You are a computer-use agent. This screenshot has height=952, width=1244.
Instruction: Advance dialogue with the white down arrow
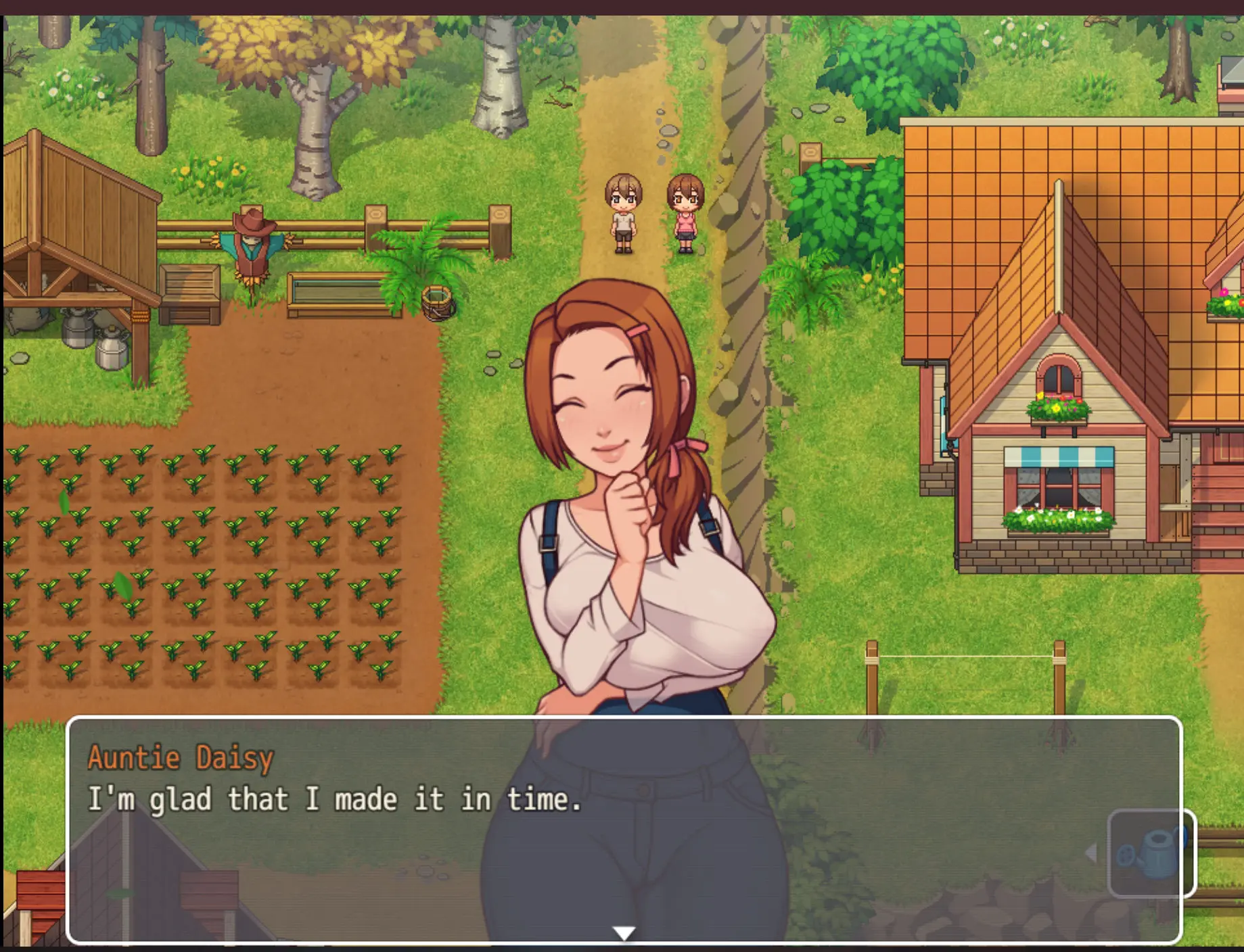(623, 933)
